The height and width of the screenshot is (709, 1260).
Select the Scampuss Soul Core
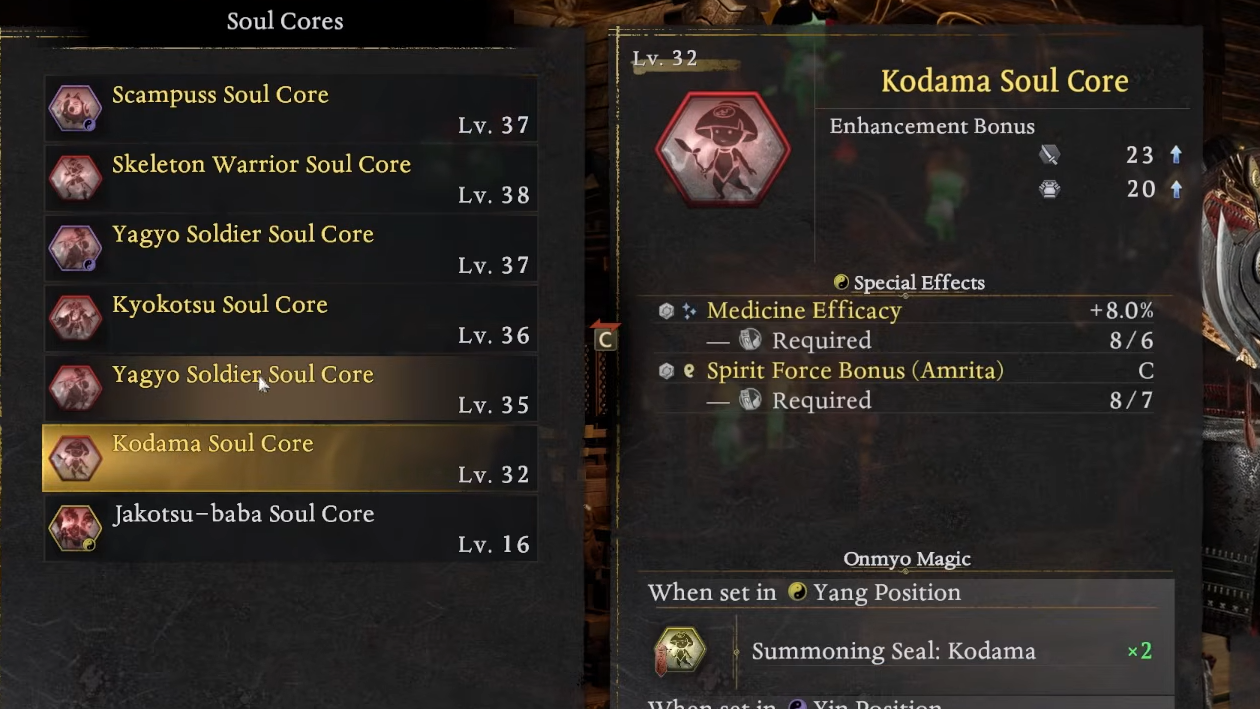pyautogui.click(x=290, y=108)
